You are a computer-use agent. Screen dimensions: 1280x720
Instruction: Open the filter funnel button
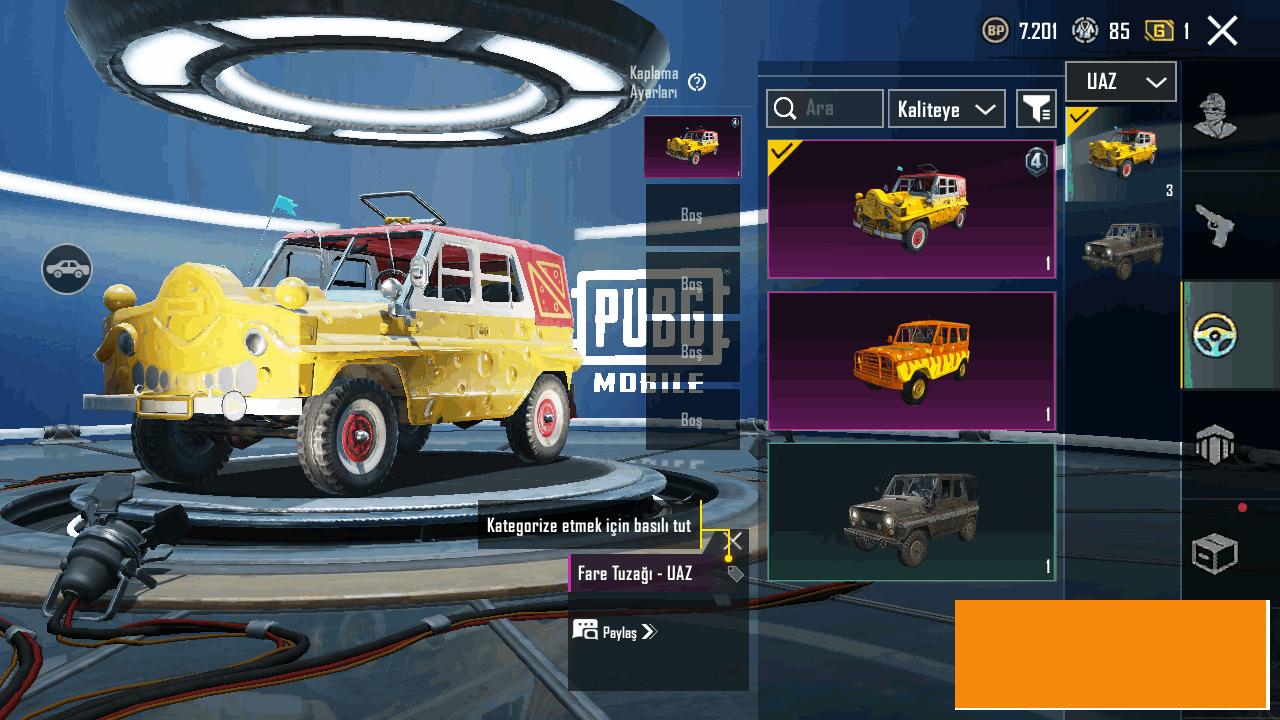click(1037, 109)
